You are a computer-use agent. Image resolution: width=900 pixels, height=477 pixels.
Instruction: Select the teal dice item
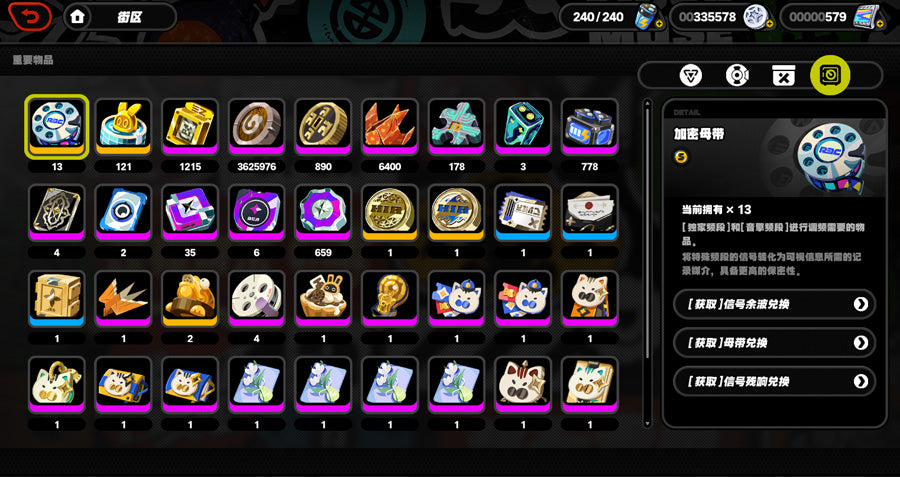tap(523, 127)
